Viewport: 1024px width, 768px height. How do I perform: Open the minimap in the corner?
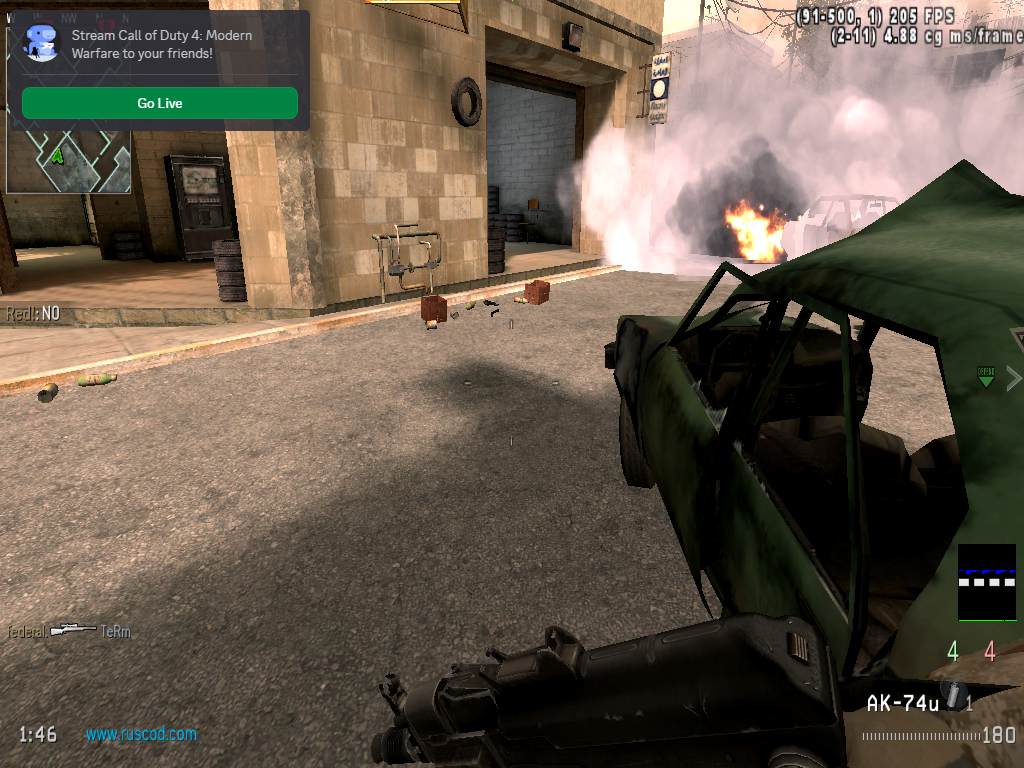[68, 162]
